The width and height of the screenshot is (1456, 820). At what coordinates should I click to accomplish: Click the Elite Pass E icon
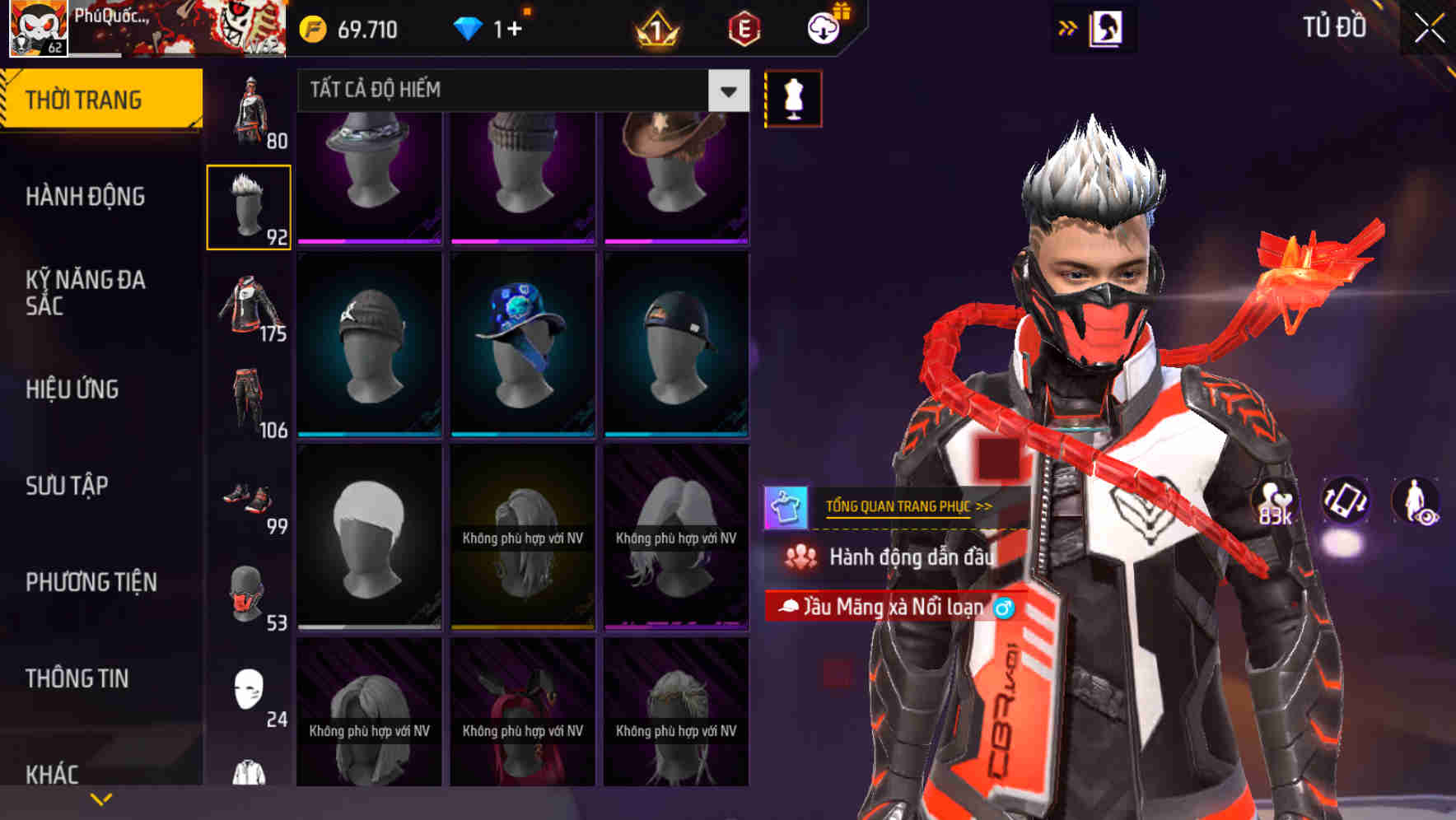click(x=744, y=30)
